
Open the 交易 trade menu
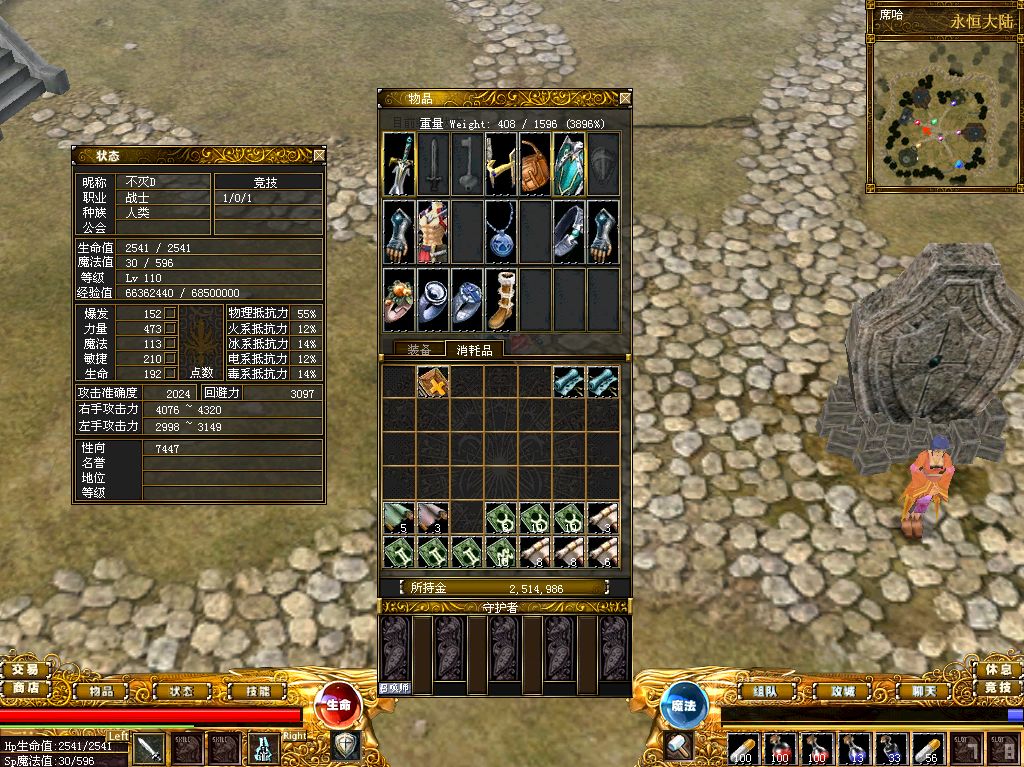point(25,669)
